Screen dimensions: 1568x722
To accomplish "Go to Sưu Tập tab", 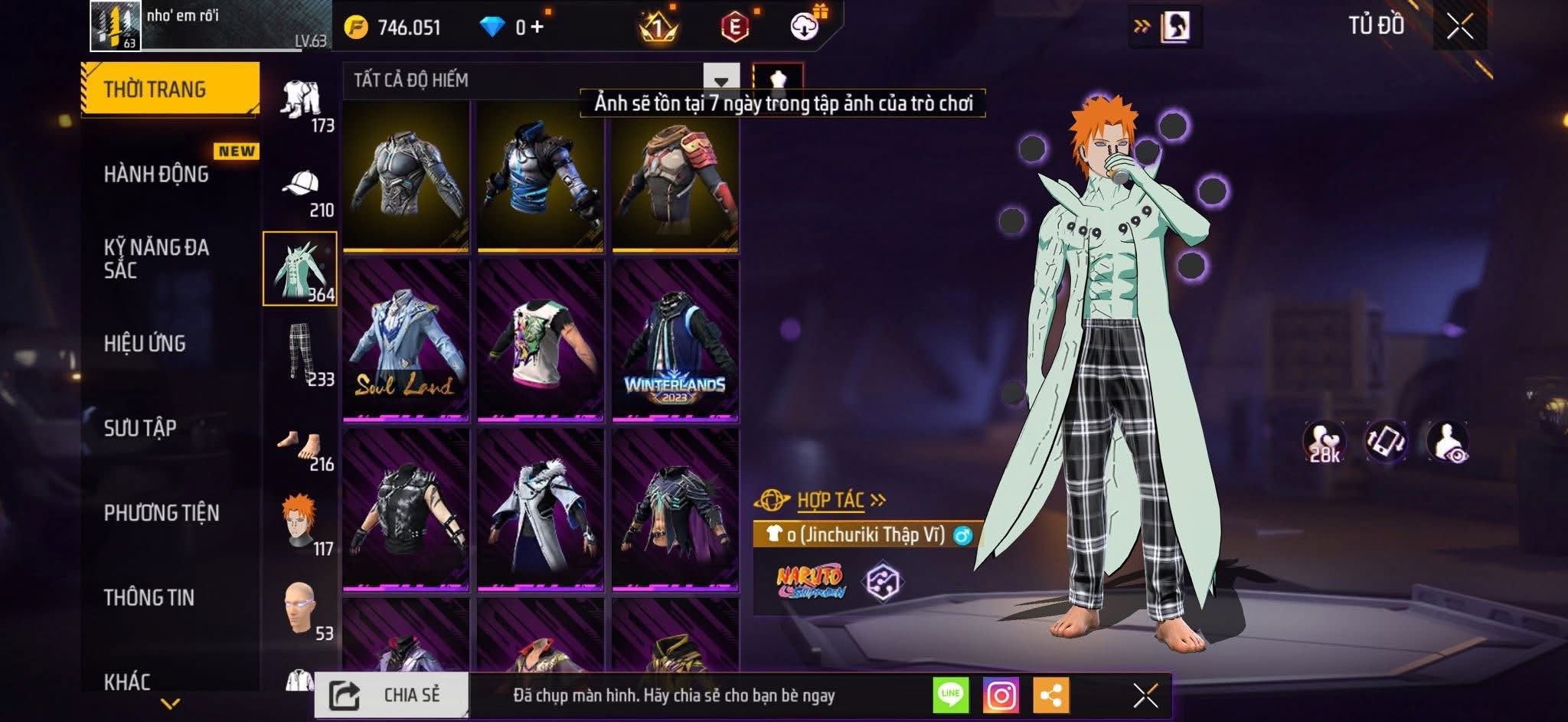I will pos(140,427).
